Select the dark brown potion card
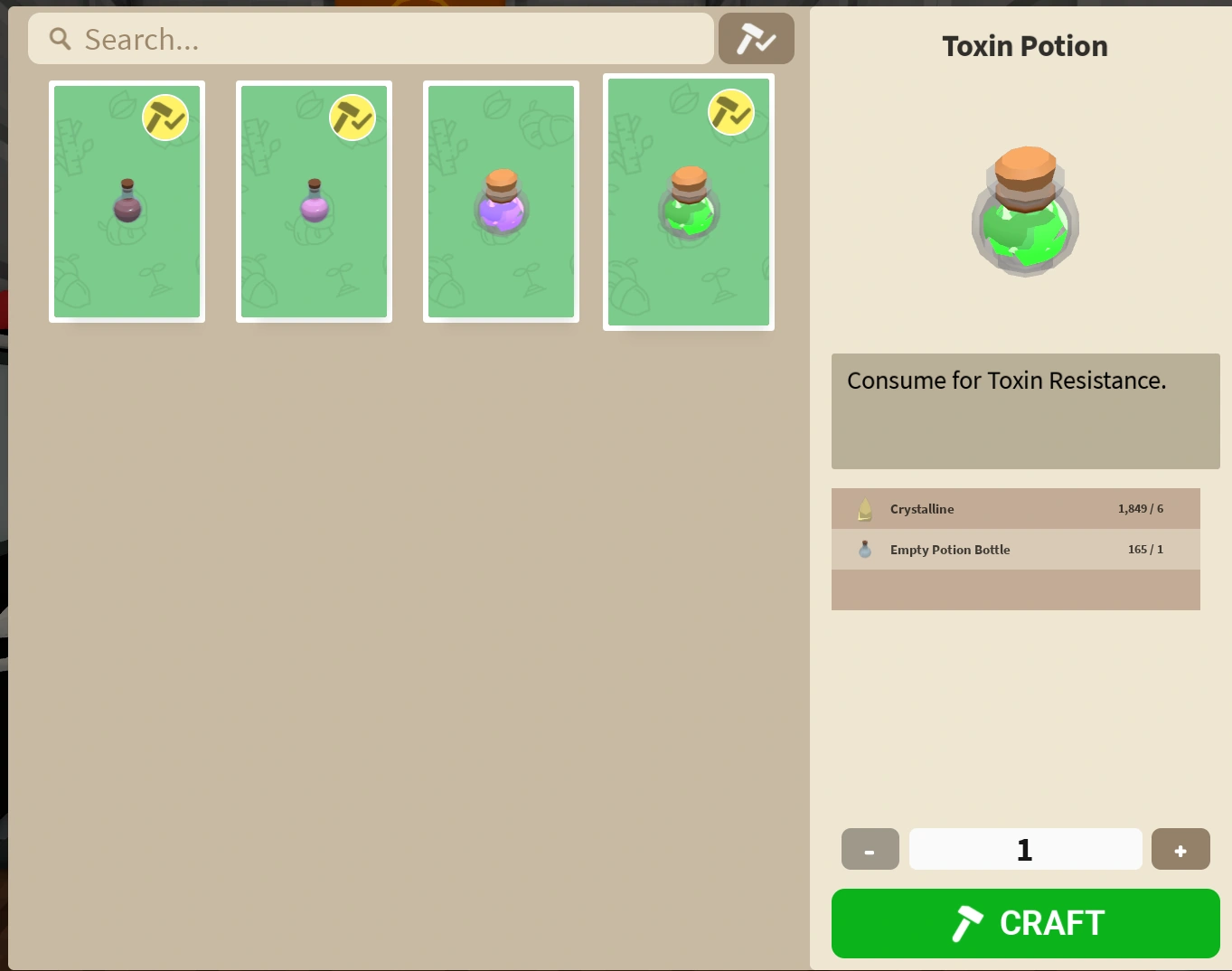 (x=127, y=202)
